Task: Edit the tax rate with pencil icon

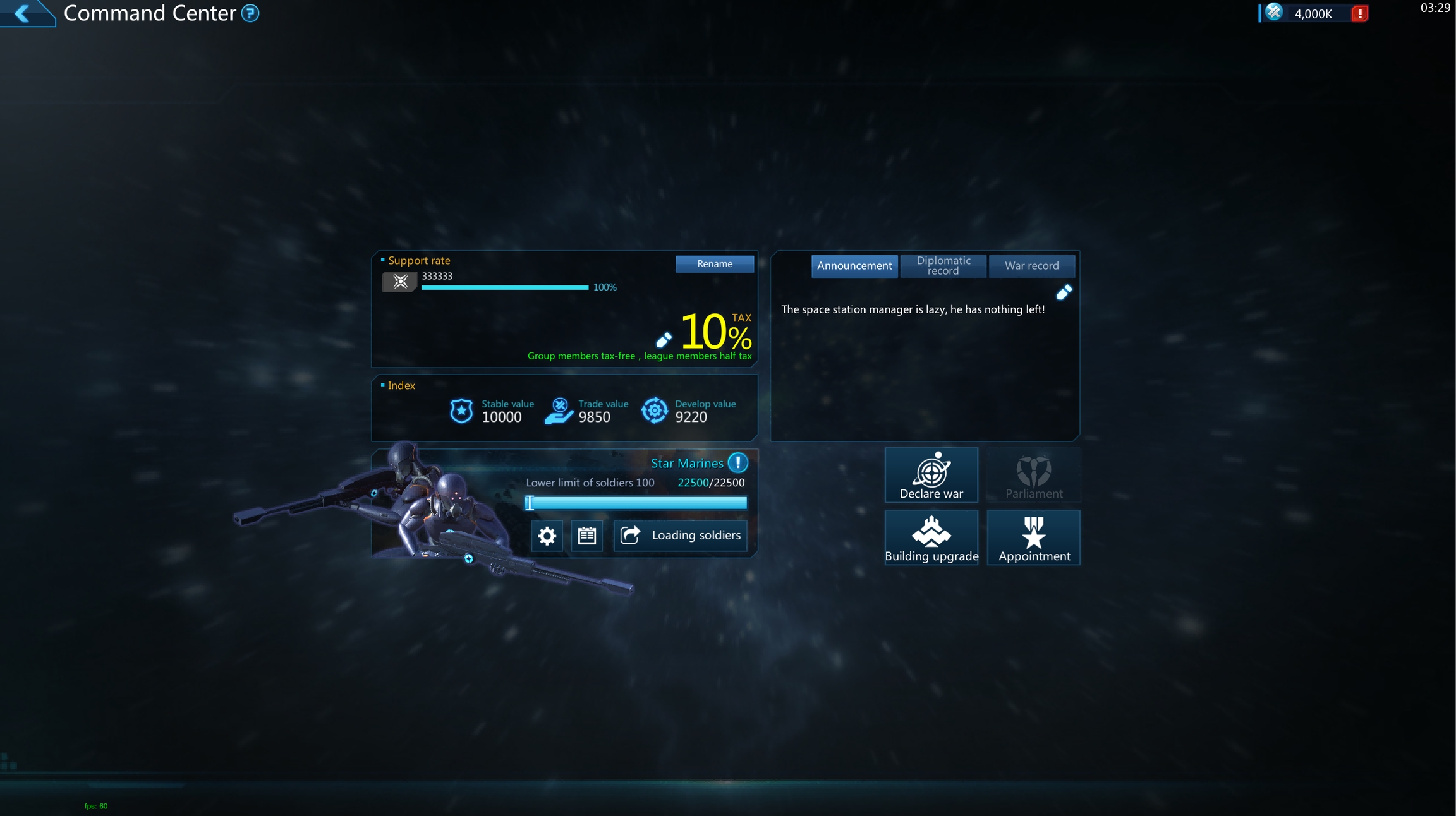Action: [664, 340]
